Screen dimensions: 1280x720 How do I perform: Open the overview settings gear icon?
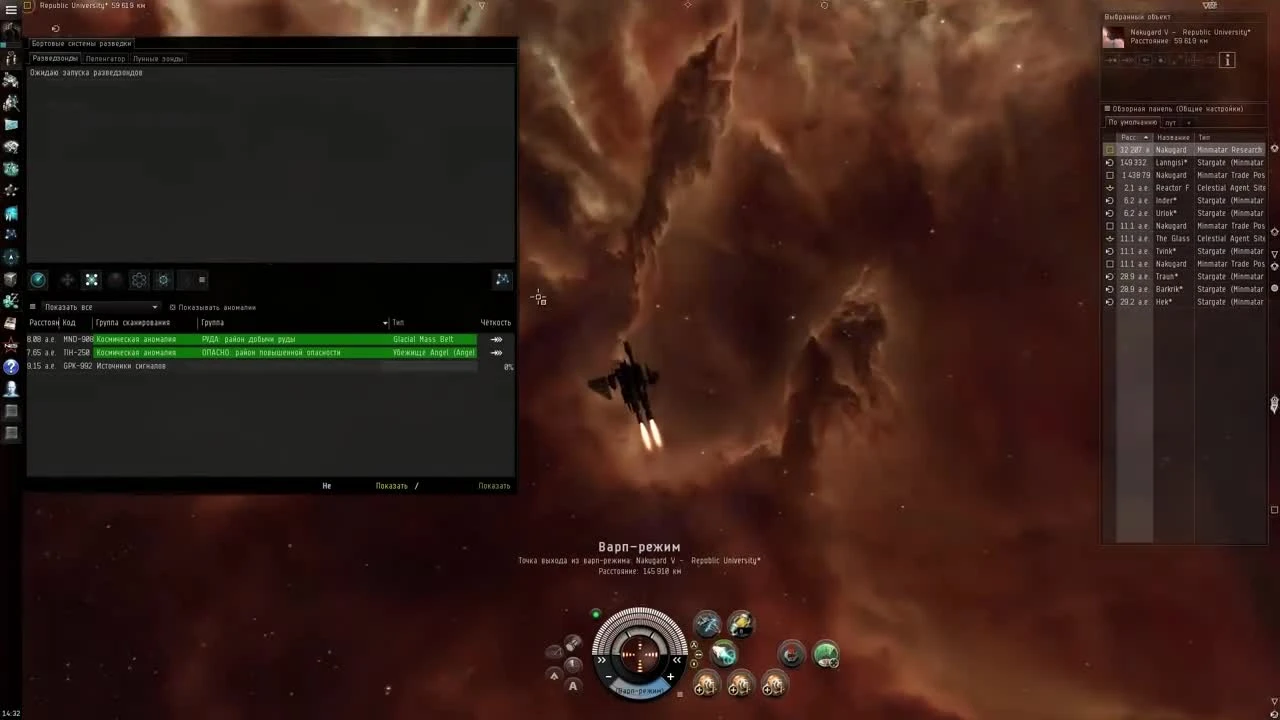pos(1106,108)
